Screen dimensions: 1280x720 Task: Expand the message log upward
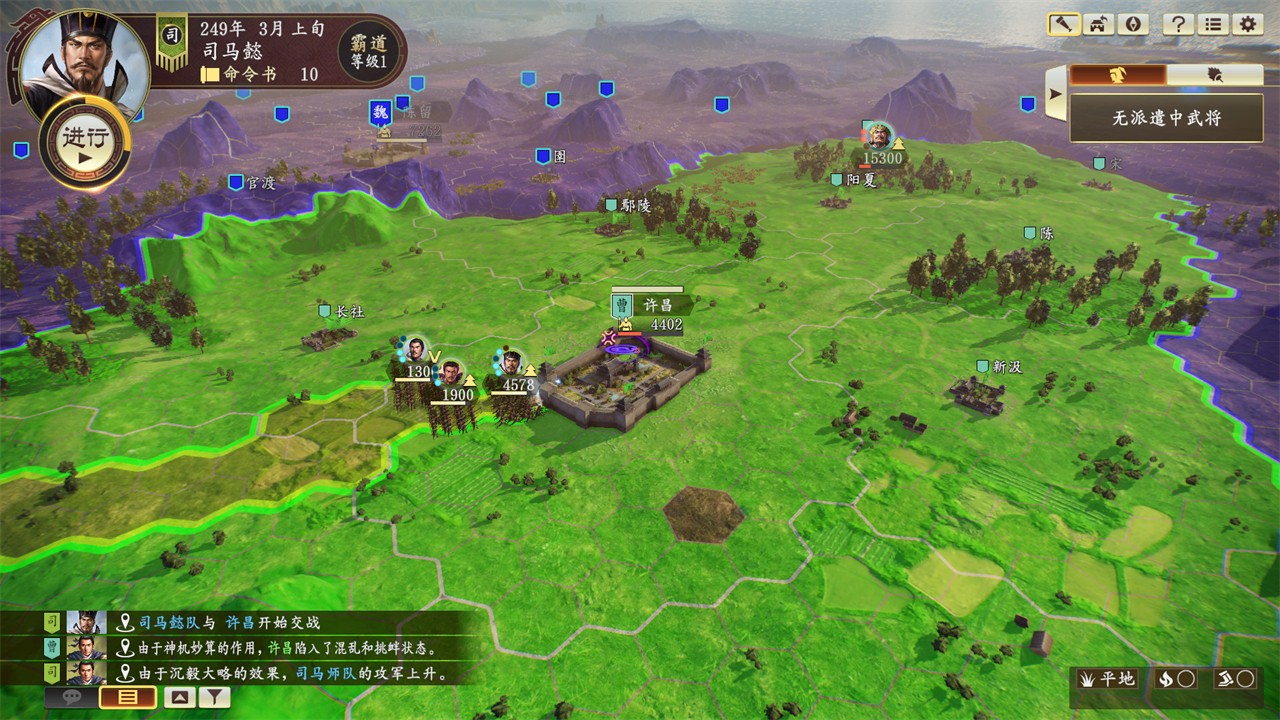179,698
